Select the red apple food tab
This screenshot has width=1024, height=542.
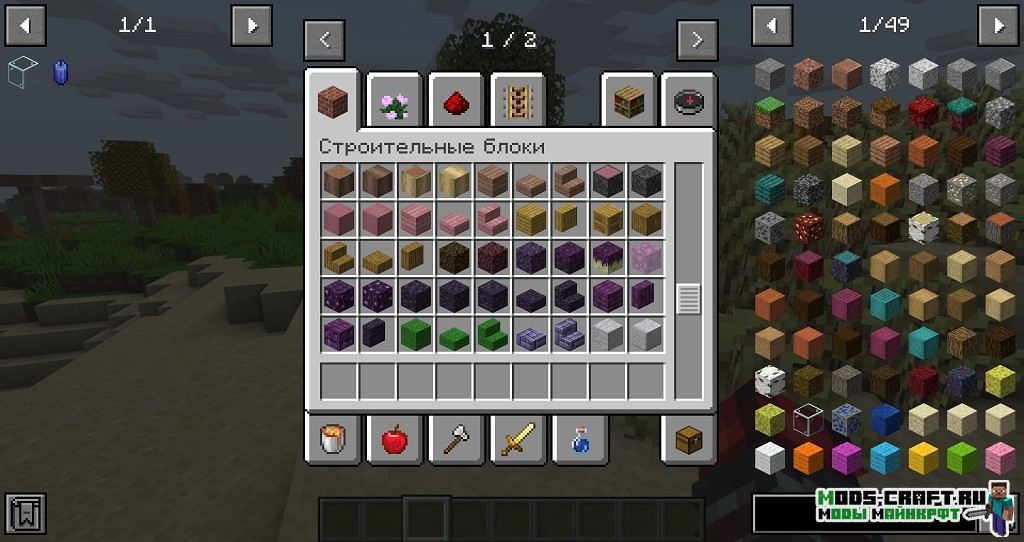[394, 438]
